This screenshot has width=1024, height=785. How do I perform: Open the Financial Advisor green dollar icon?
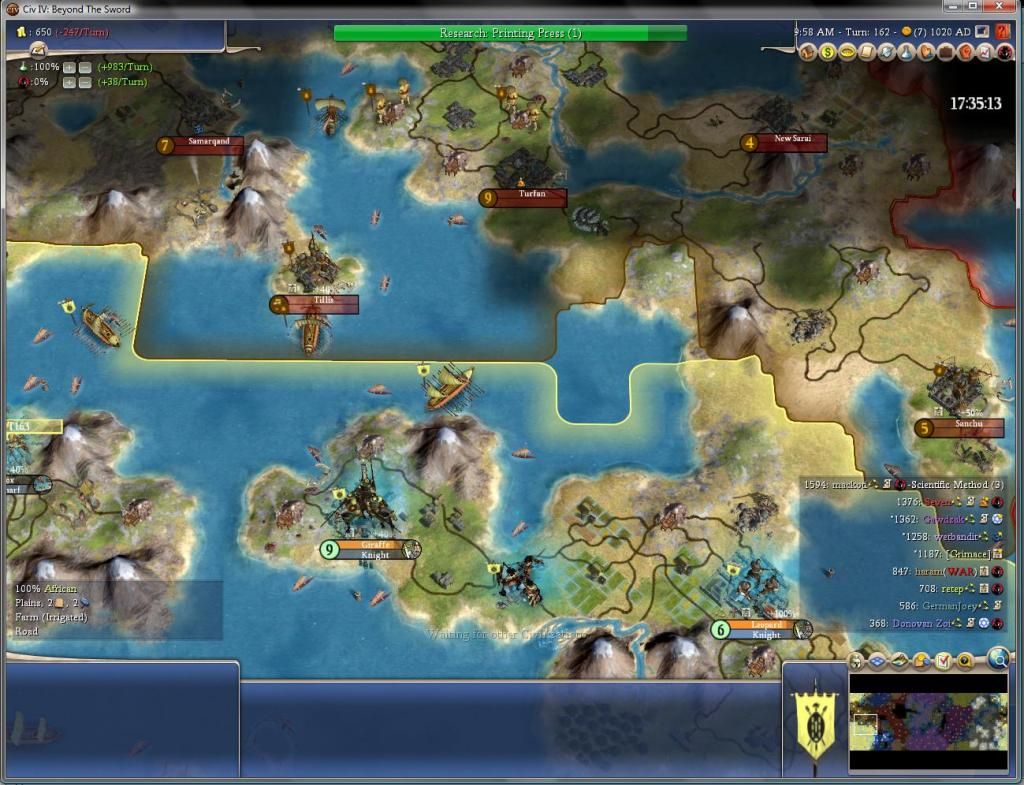828,52
